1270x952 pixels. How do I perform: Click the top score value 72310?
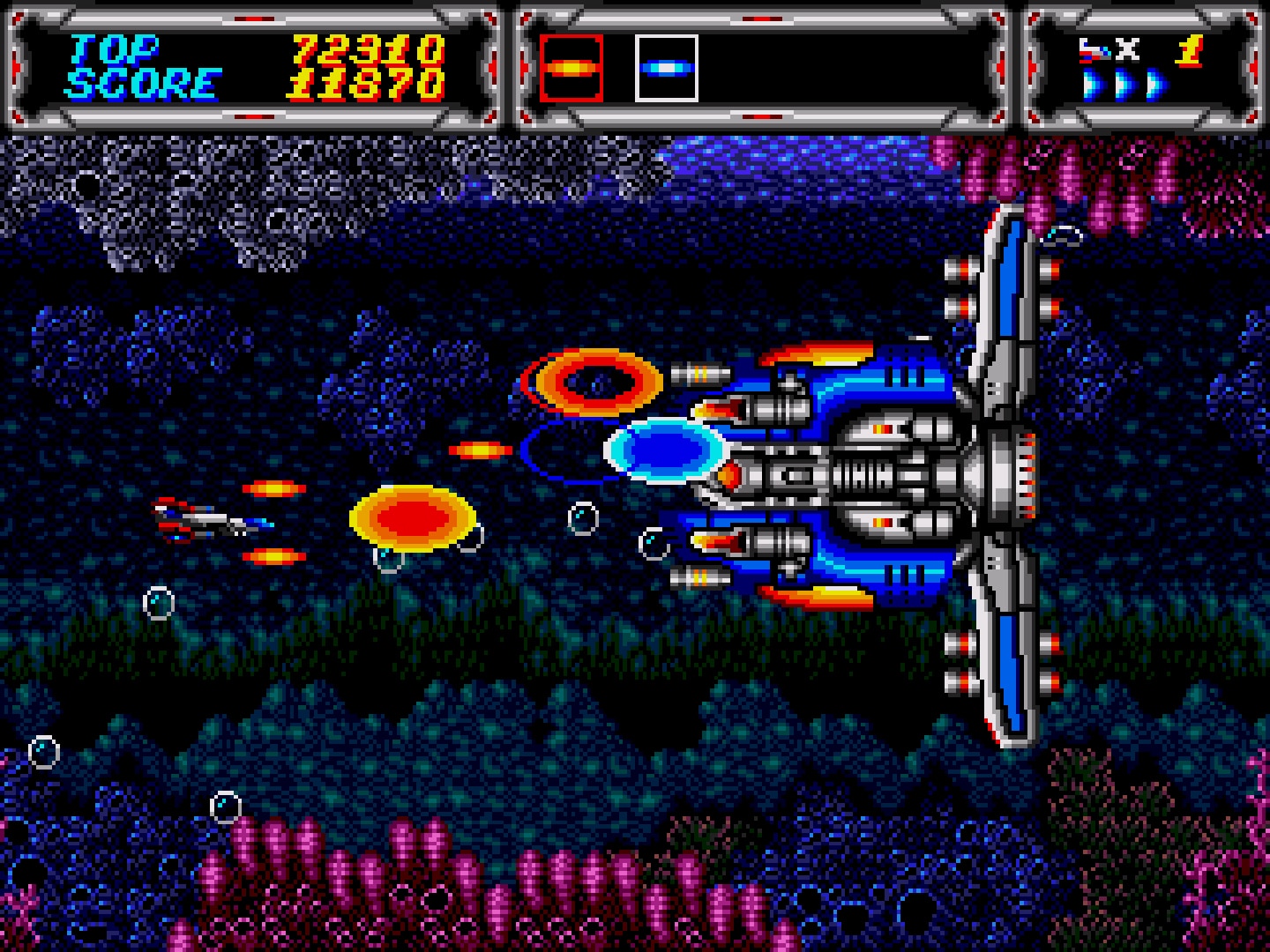coord(367,50)
